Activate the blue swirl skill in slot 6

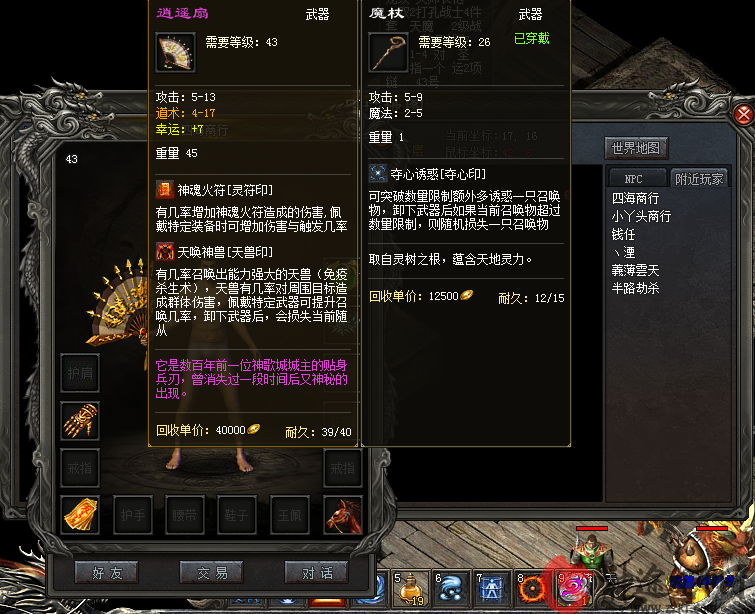[450, 590]
